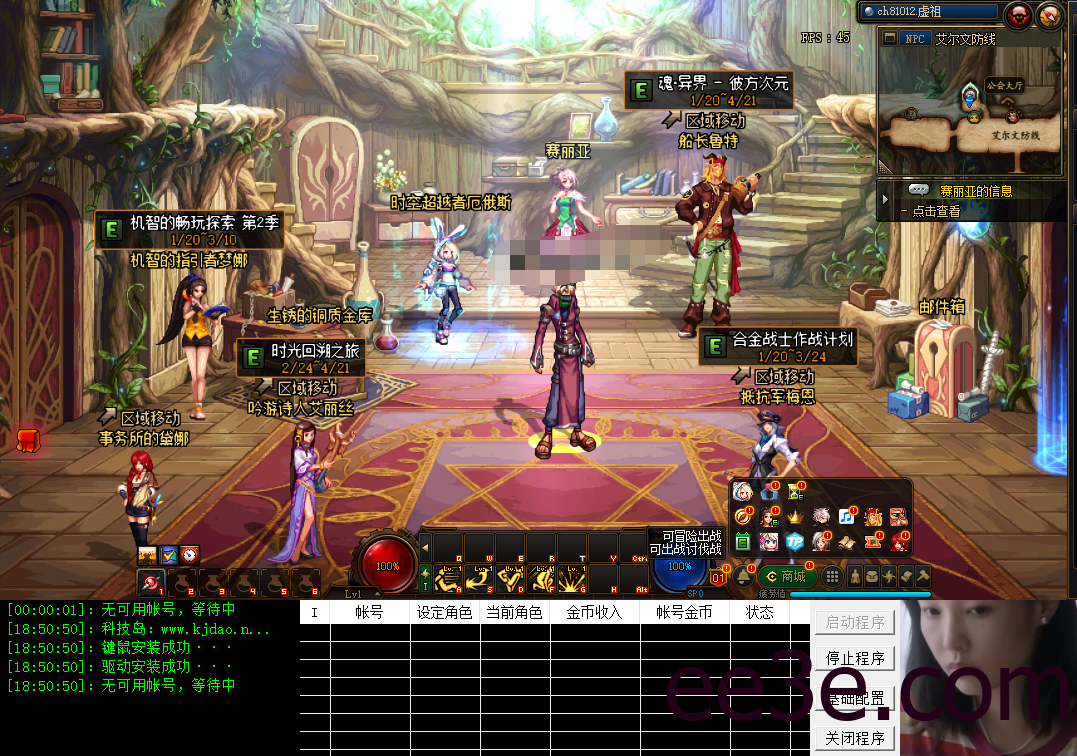Open the 商城 shop button
1077x756 pixels.
(x=786, y=577)
